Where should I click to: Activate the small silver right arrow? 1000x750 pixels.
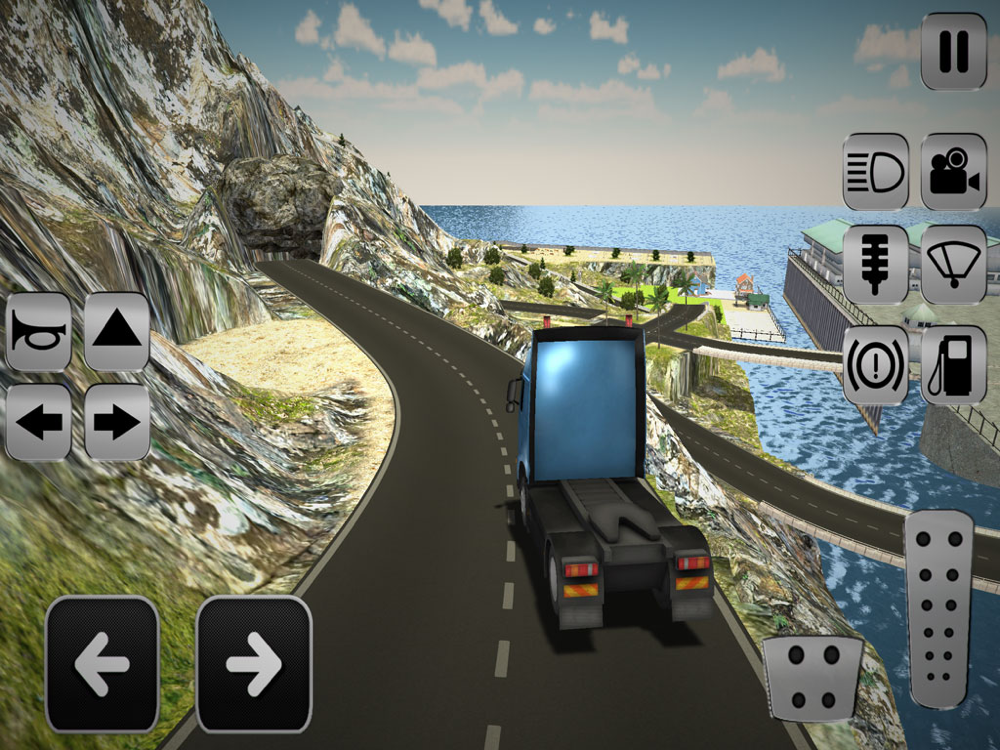tap(116, 422)
